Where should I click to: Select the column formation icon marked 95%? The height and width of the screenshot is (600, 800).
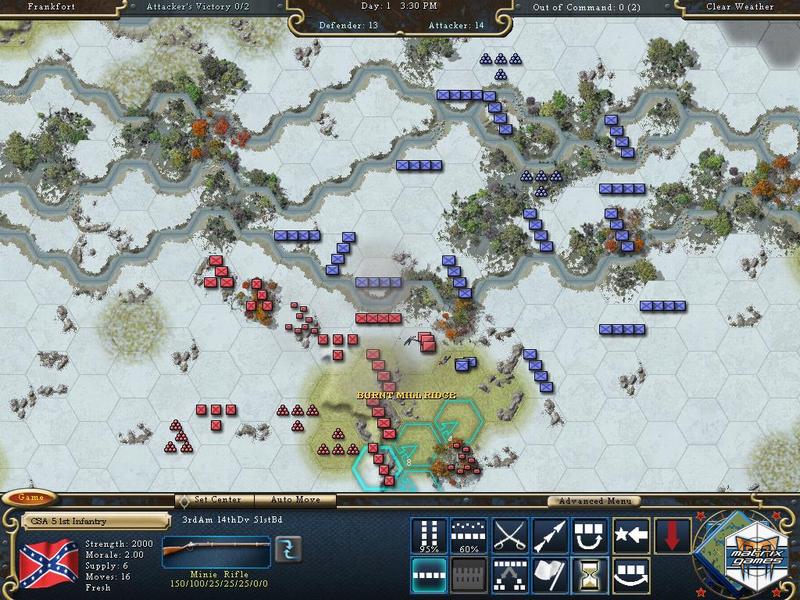[x=430, y=536]
